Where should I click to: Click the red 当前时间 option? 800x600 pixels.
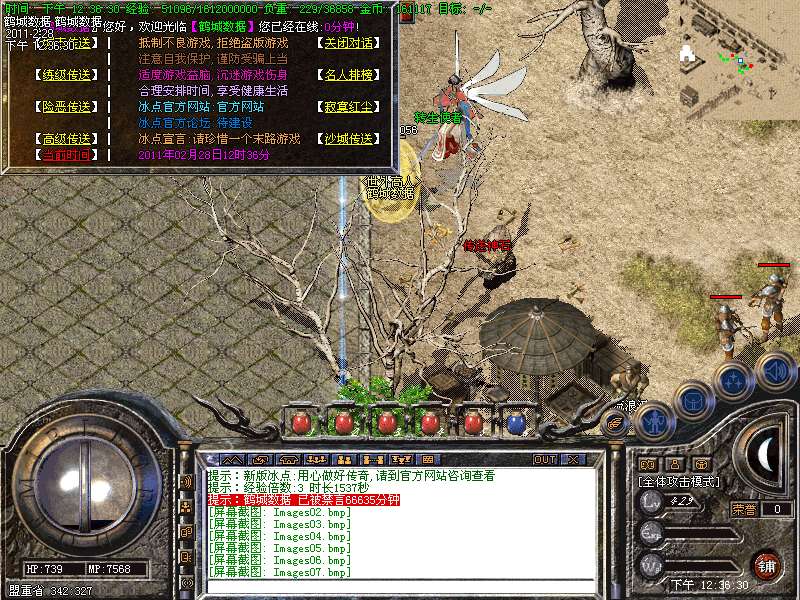pos(66,155)
